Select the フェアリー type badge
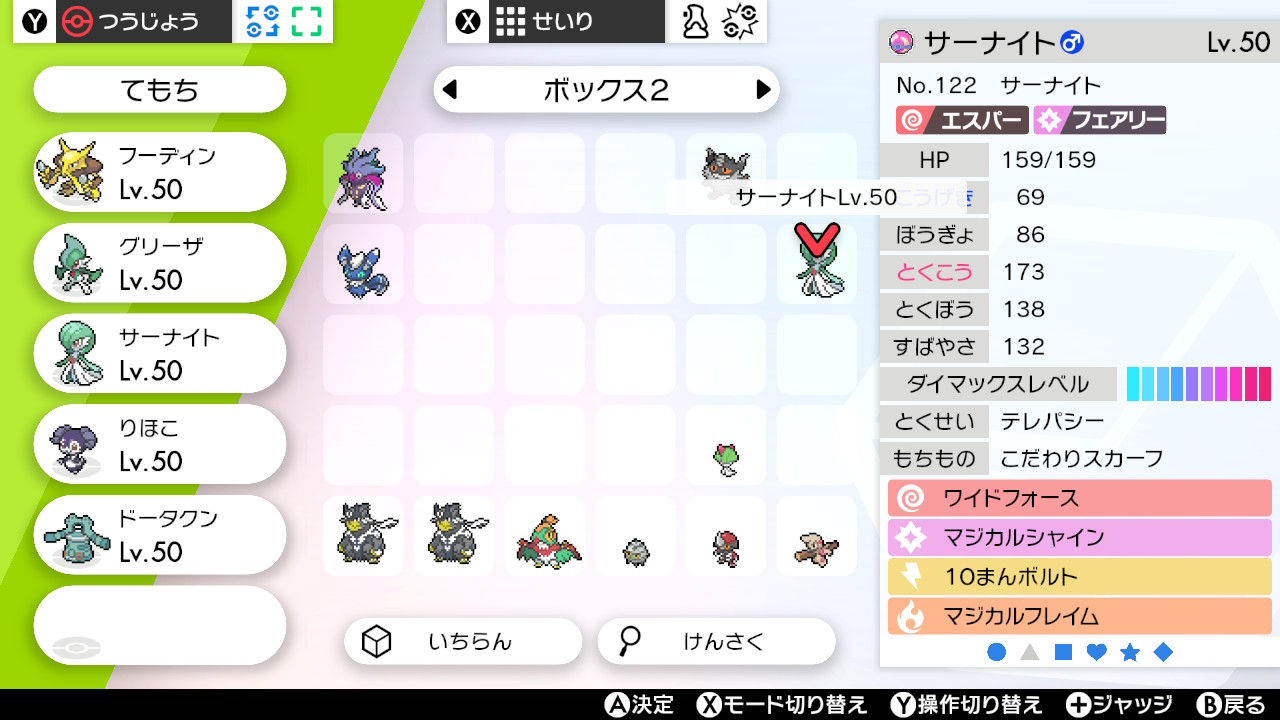Screen dimensions: 1280x720 click(x=1100, y=119)
